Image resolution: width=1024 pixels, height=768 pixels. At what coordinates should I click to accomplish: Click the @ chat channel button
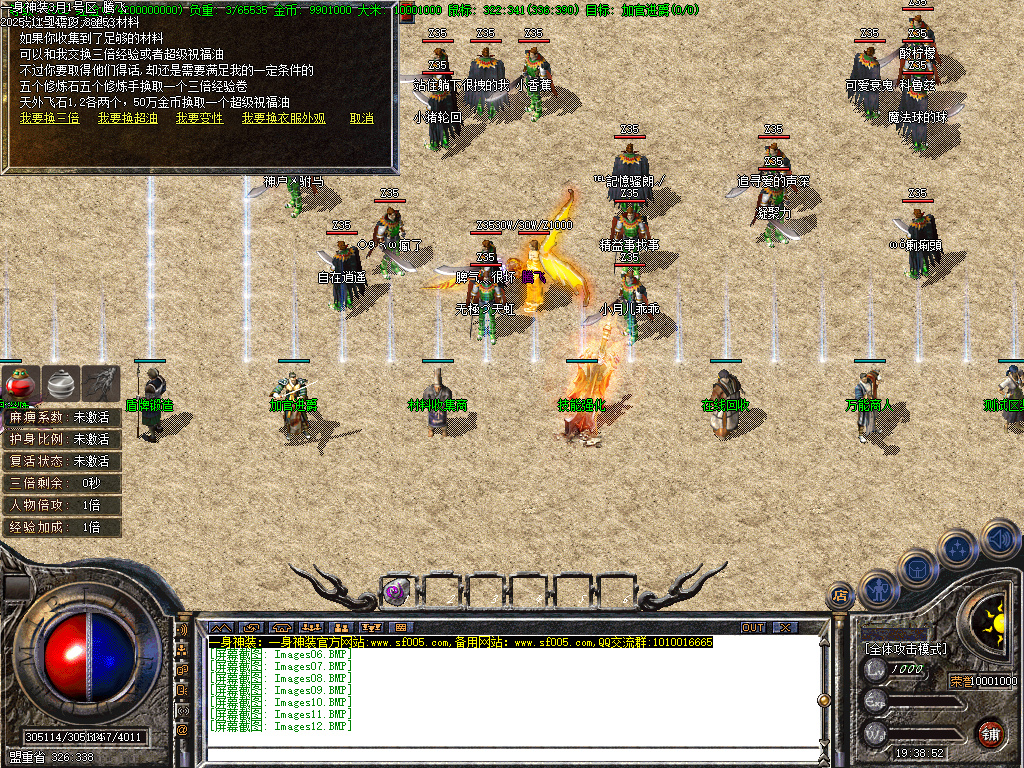[x=183, y=730]
